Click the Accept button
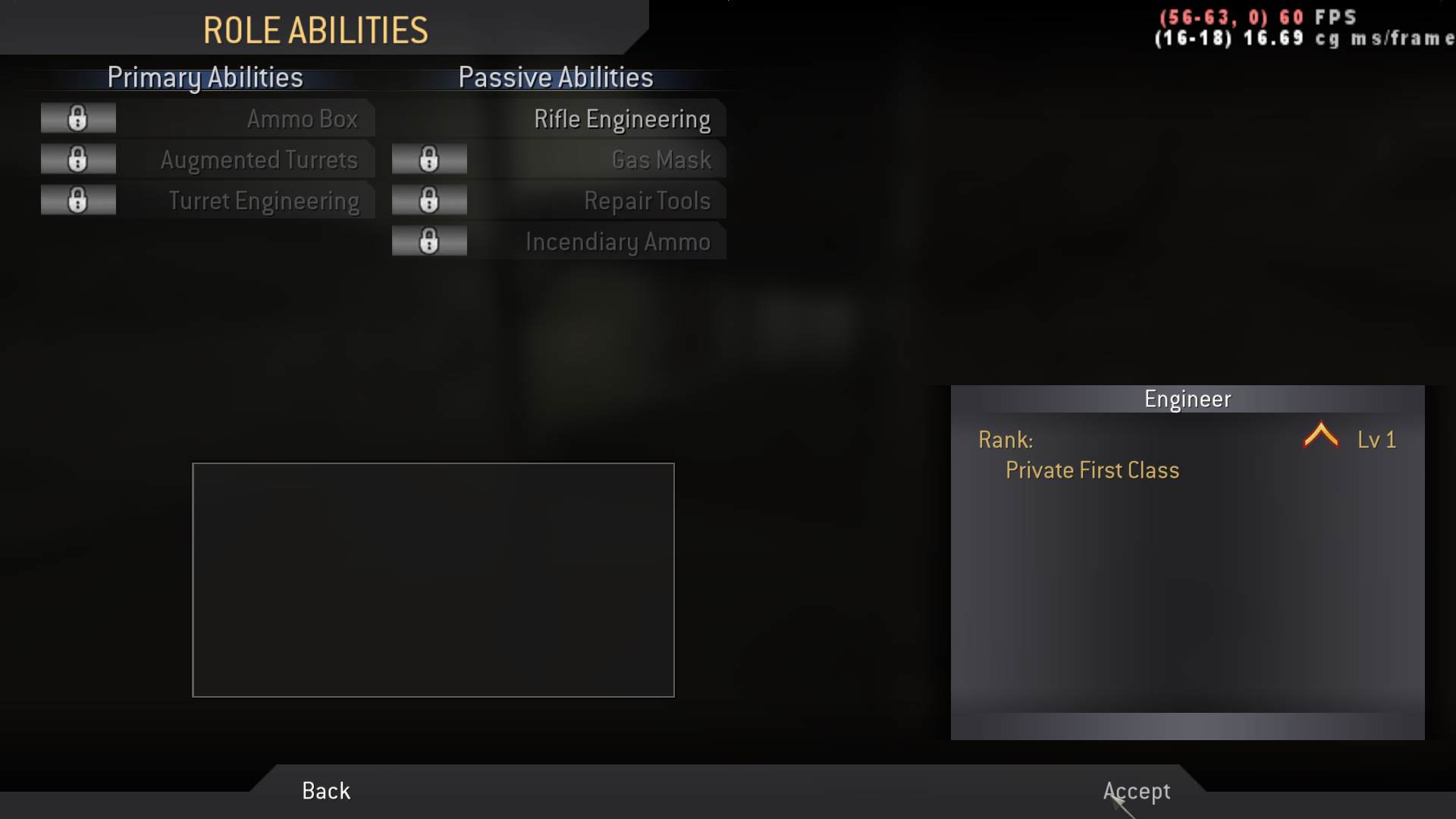This screenshot has width=1456, height=819. click(1135, 791)
